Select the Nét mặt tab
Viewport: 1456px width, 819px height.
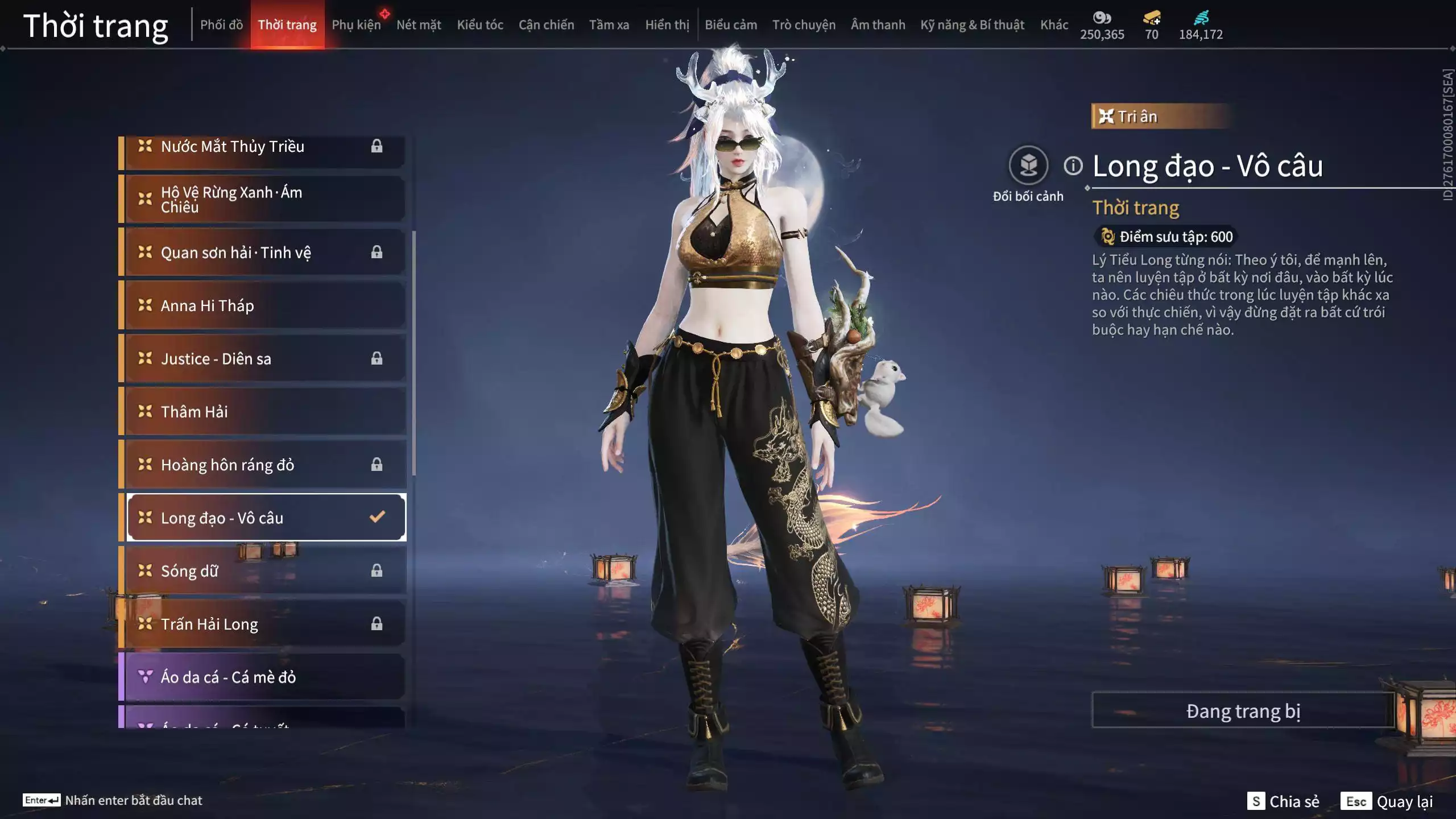419,25
